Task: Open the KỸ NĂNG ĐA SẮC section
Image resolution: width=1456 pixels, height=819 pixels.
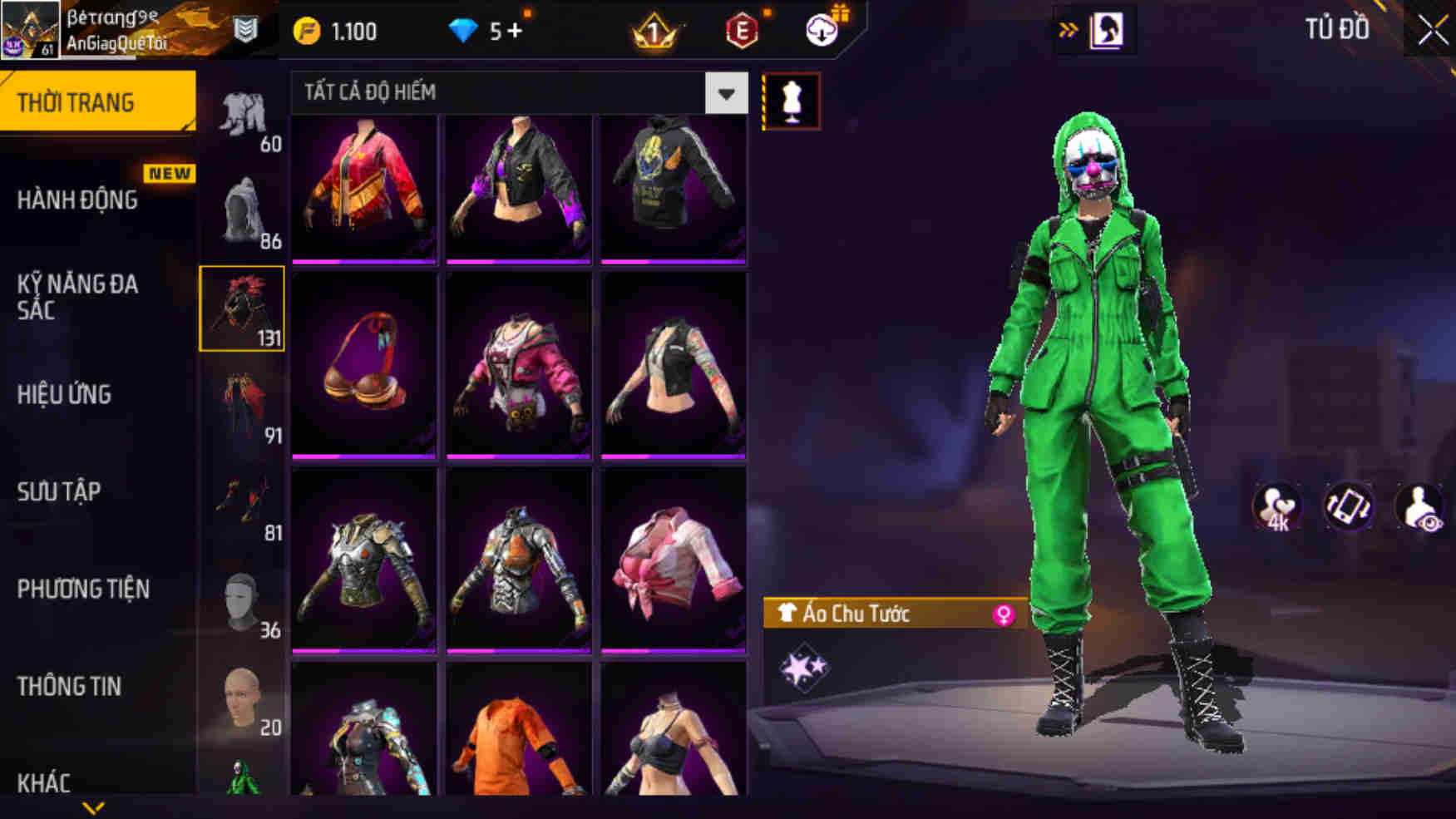Action: point(79,298)
